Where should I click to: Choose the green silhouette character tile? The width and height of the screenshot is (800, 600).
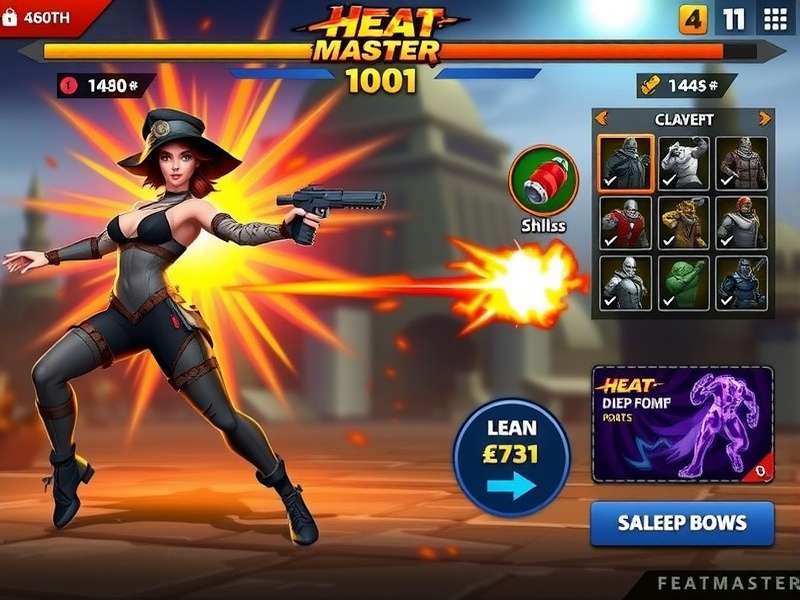[x=684, y=282]
